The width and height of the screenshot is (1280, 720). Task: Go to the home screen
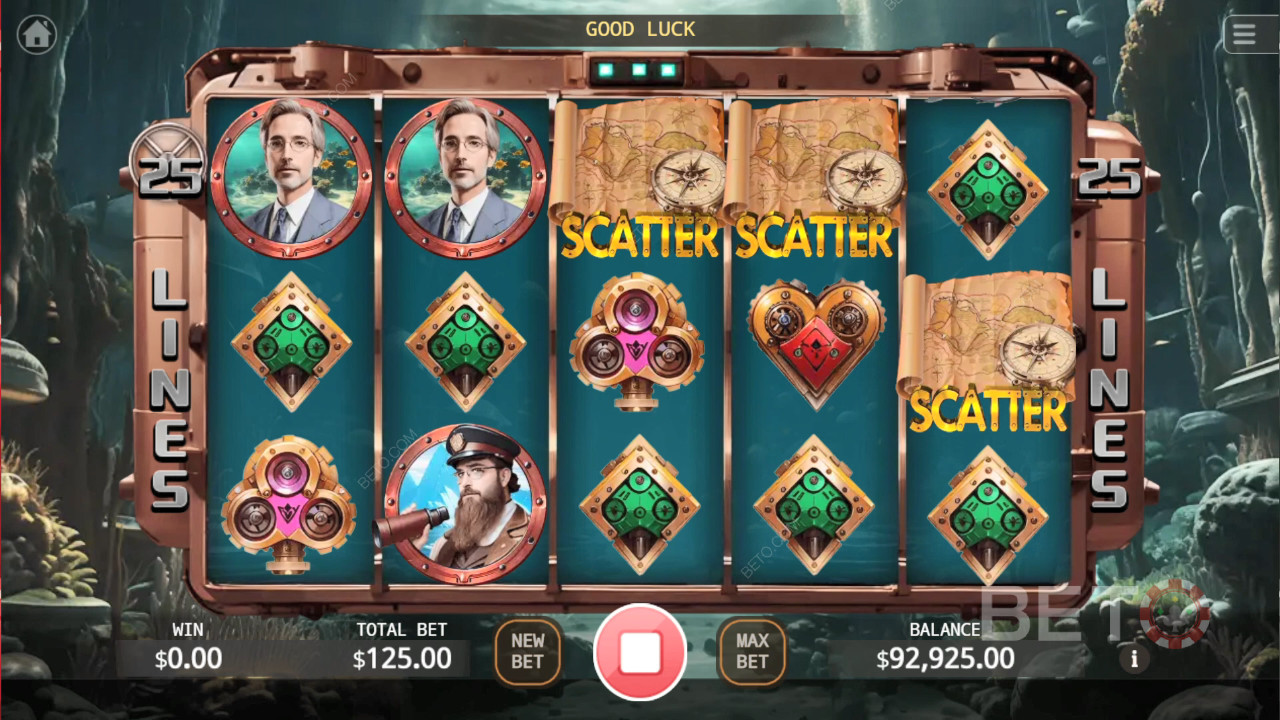(x=37, y=35)
